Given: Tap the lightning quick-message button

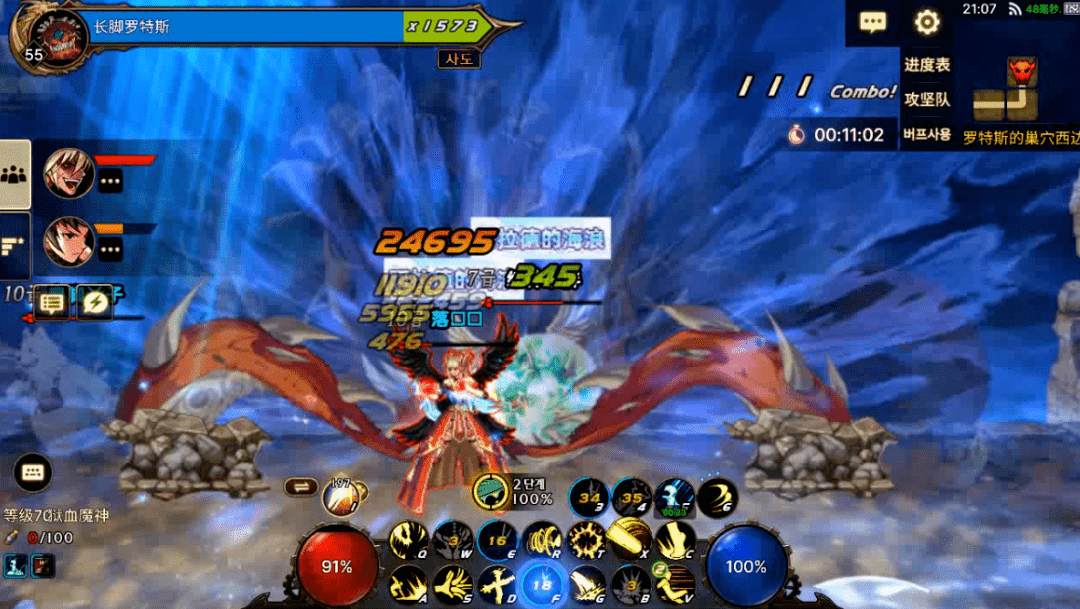Looking at the screenshot, I should click(x=95, y=302).
